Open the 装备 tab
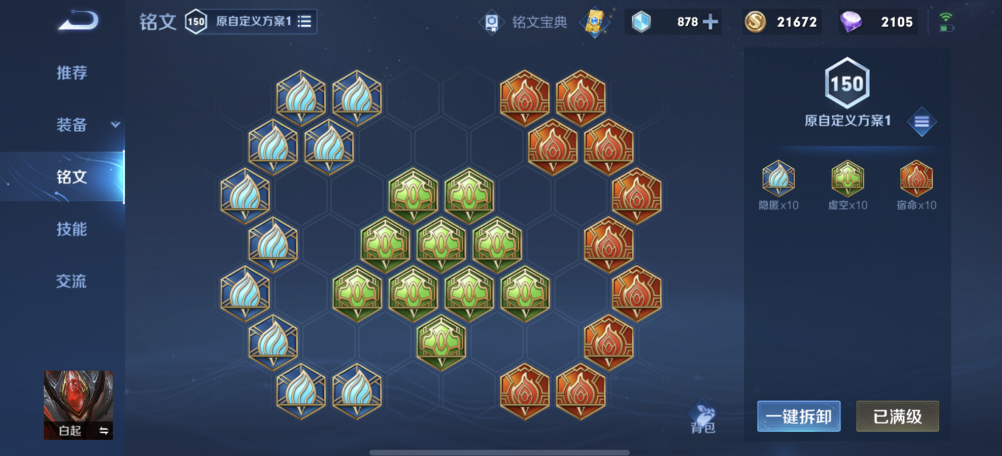The image size is (1002, 456). tap(71, 125)
